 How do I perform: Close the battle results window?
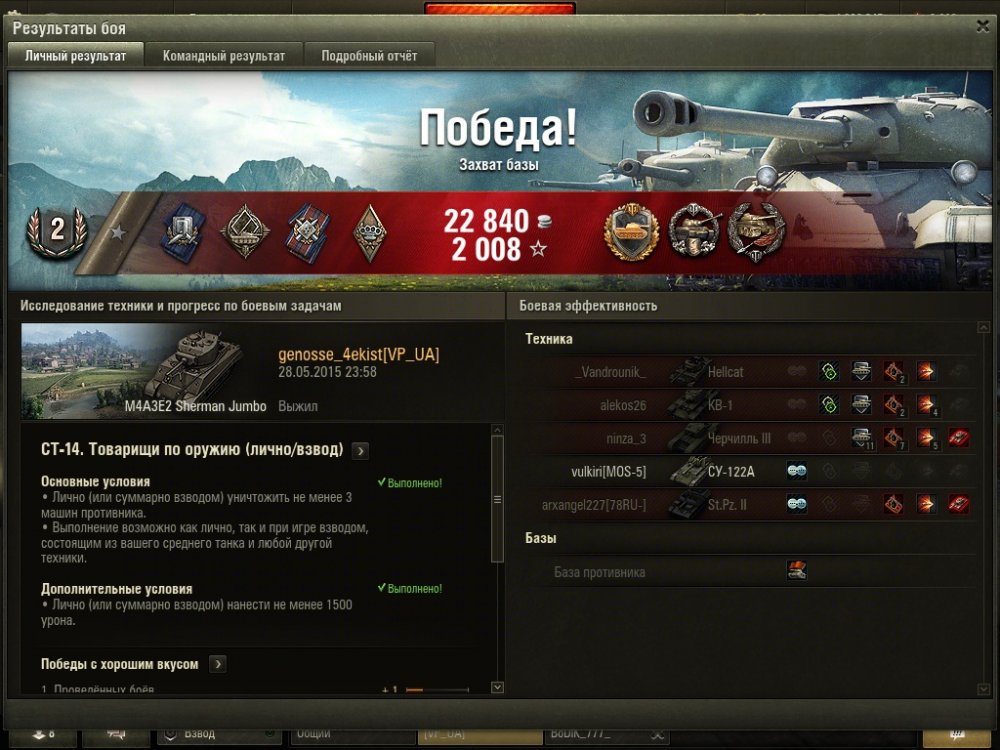(x=983, y=27)
